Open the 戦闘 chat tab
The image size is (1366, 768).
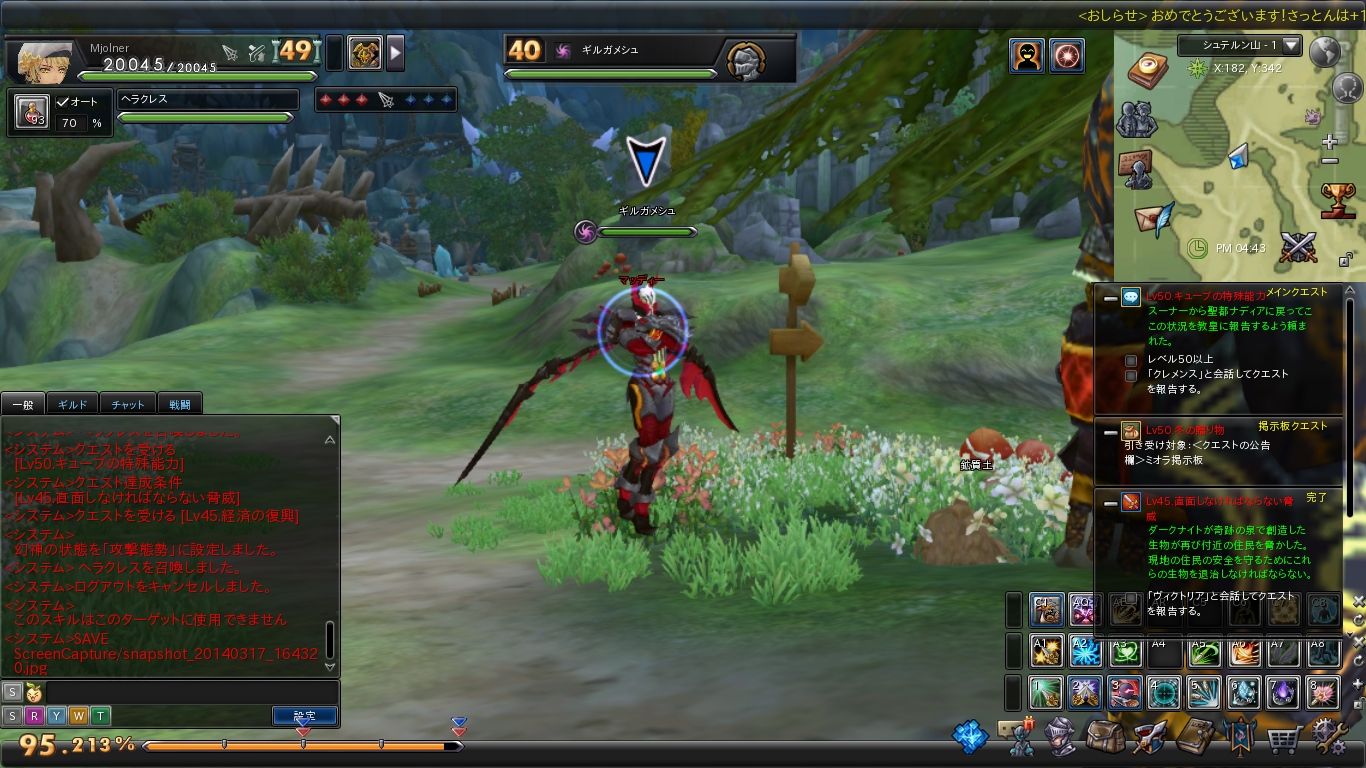tap(180, 404)
